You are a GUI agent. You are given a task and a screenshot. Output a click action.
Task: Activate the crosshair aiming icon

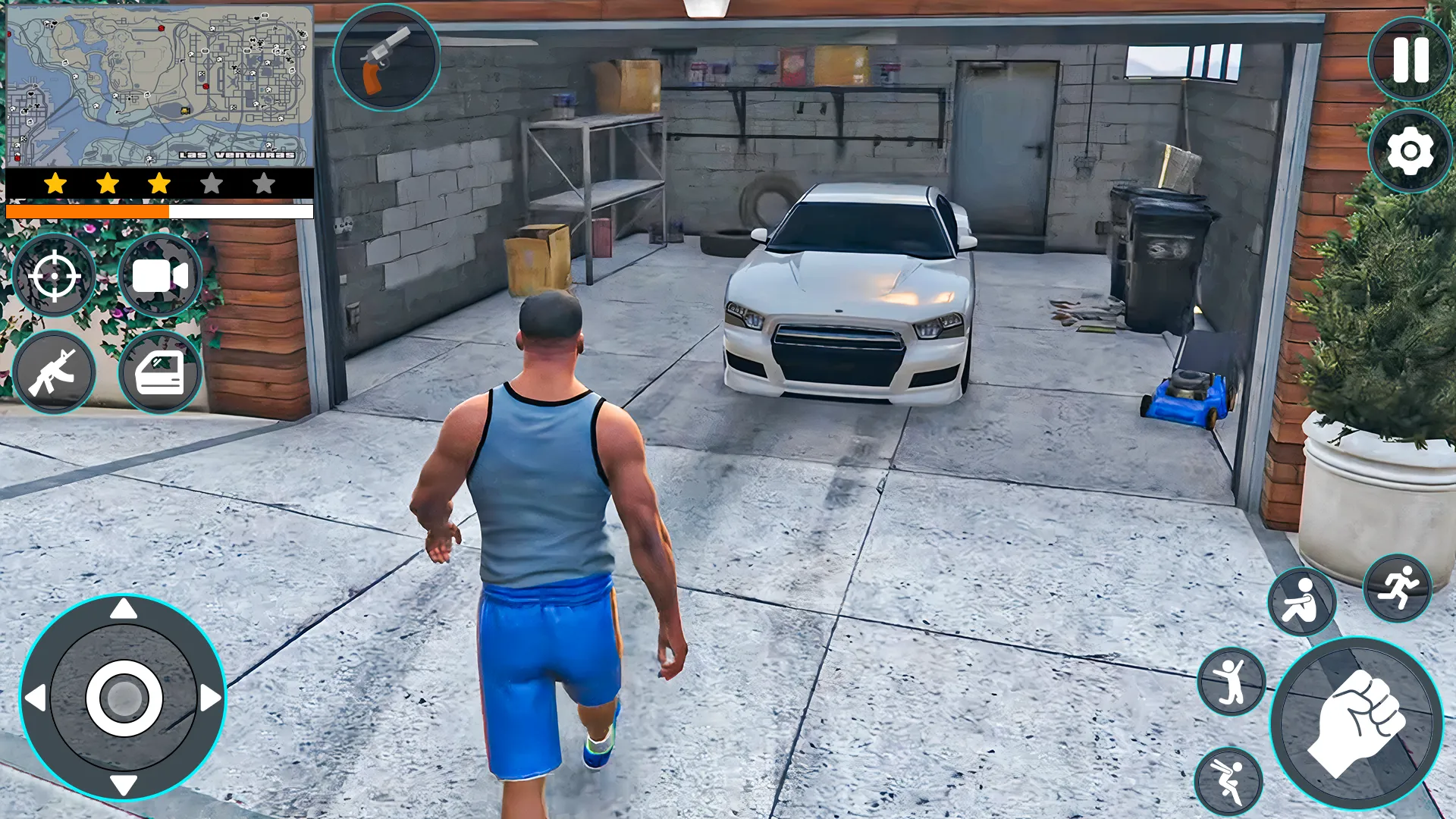click(54, 275)
